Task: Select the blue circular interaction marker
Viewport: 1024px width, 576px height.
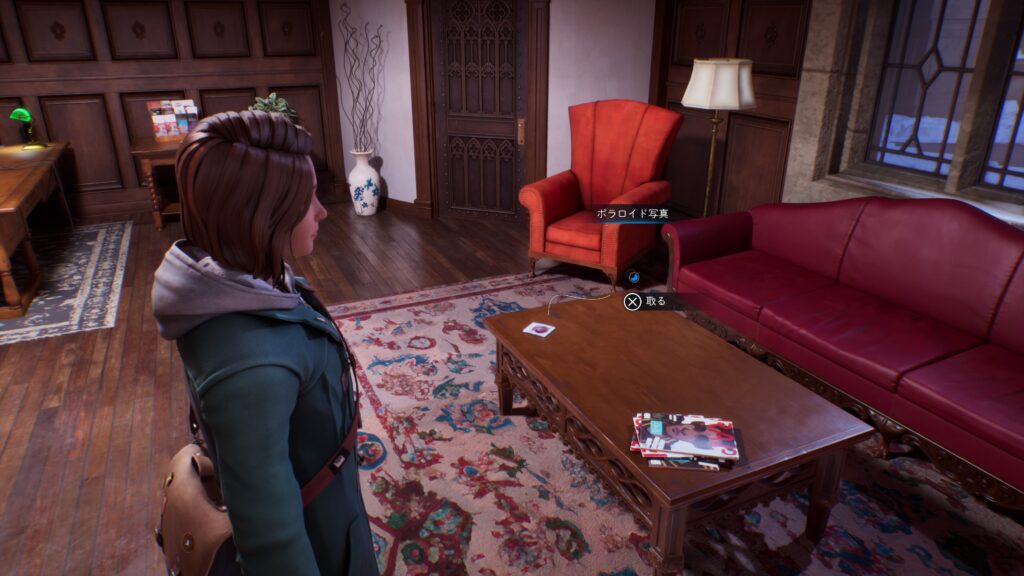Action: (x=632, y=276)
